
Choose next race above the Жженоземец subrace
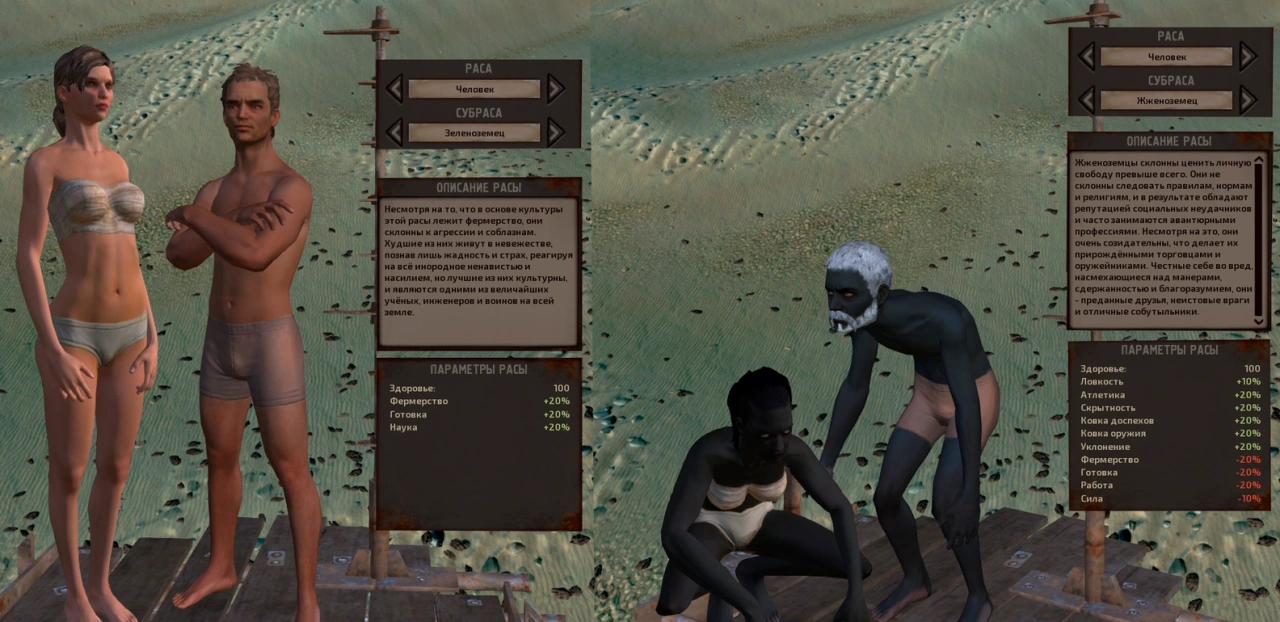click(x=1247, y=56)
